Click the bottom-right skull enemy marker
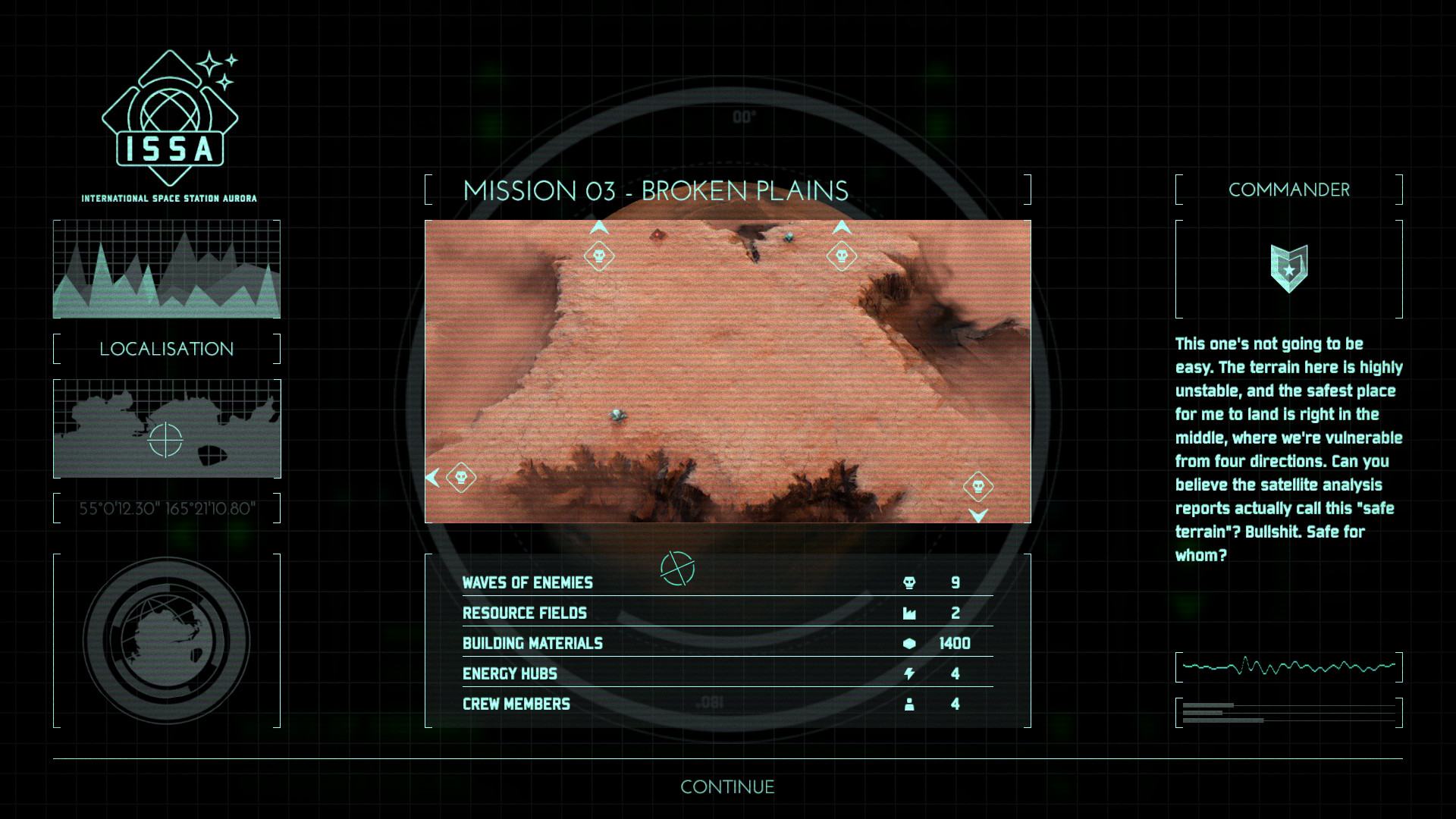1456x819 pixels. (x=979, y=488)
